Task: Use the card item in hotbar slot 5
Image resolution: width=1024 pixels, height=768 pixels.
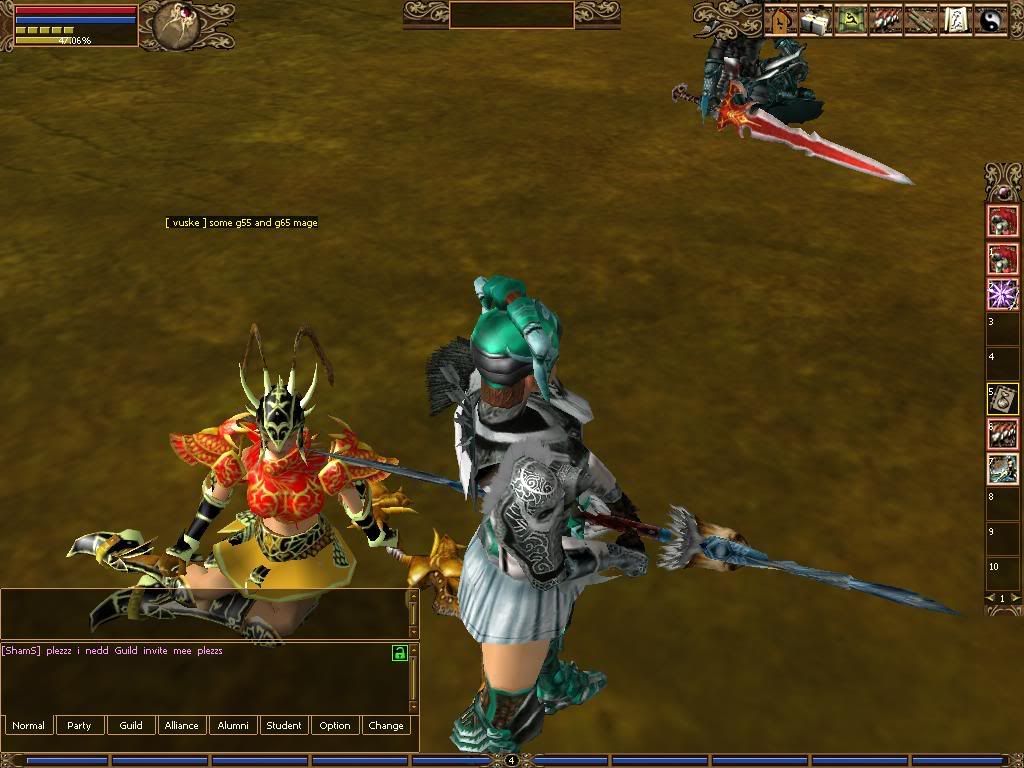Action: 1002,399
